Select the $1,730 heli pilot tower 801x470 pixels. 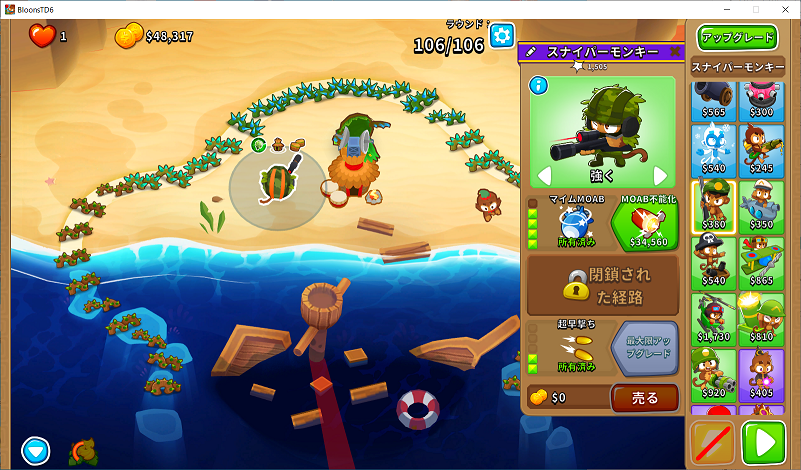click(714, 319)
